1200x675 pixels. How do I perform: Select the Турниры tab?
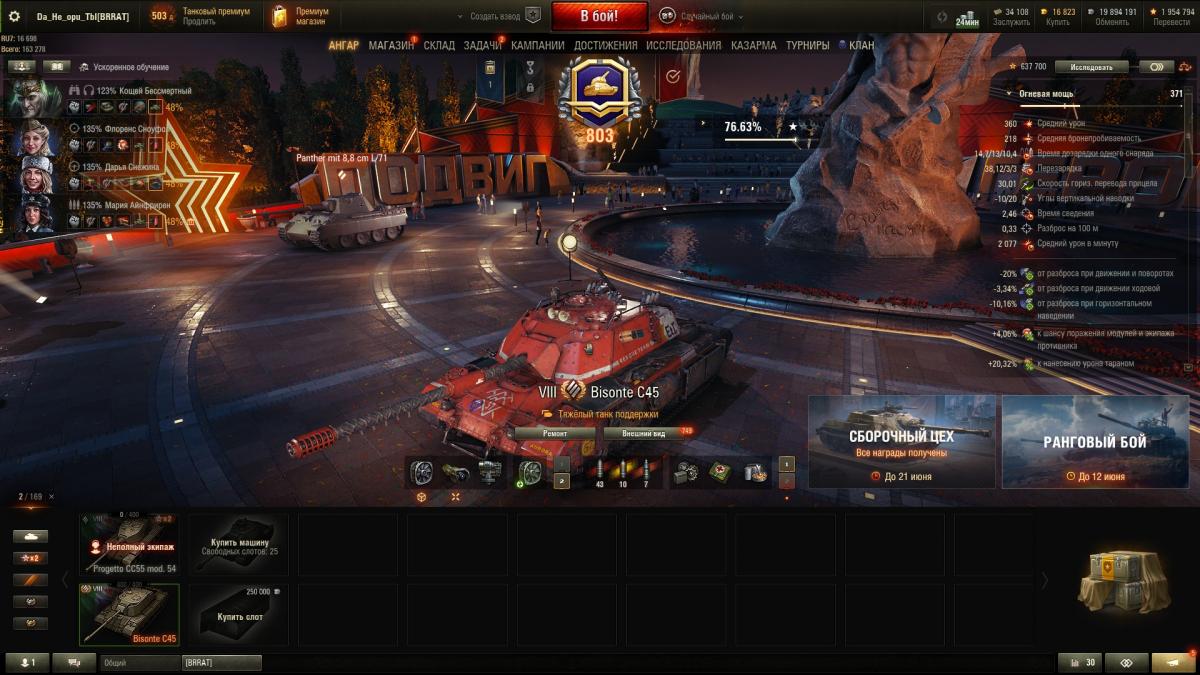coord(807,45)
